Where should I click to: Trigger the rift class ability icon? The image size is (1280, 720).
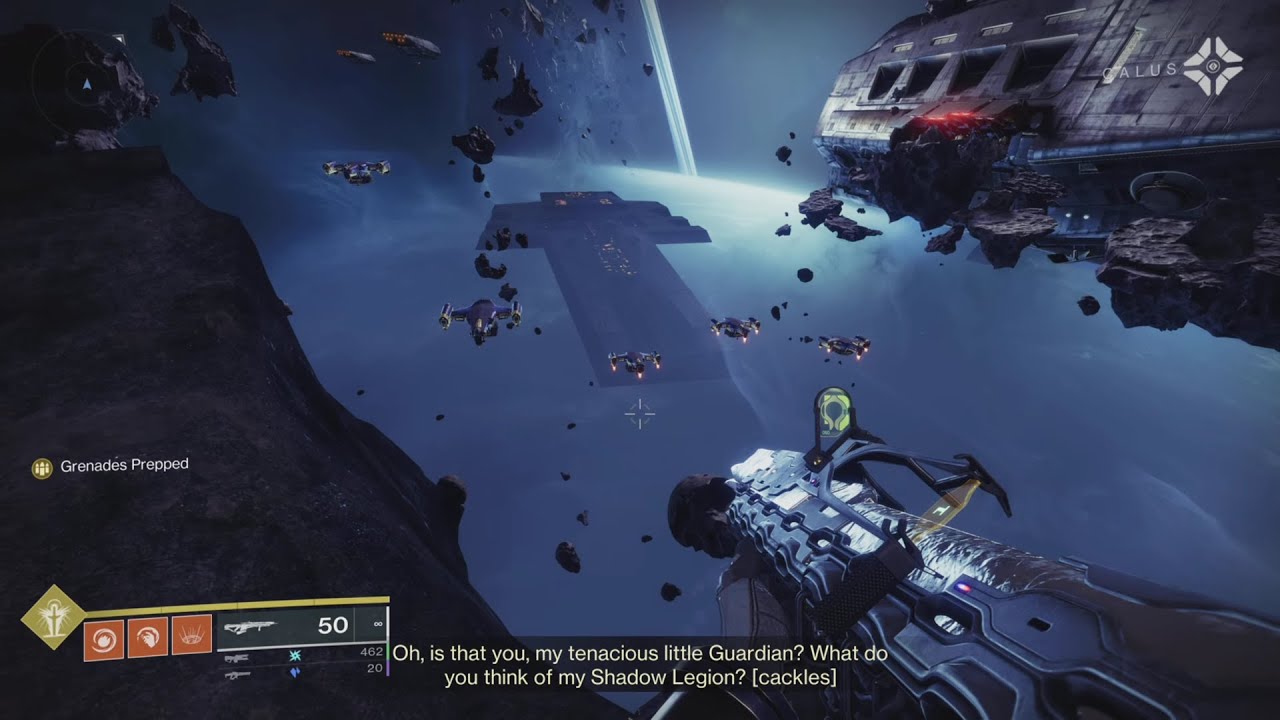point(191,635)
